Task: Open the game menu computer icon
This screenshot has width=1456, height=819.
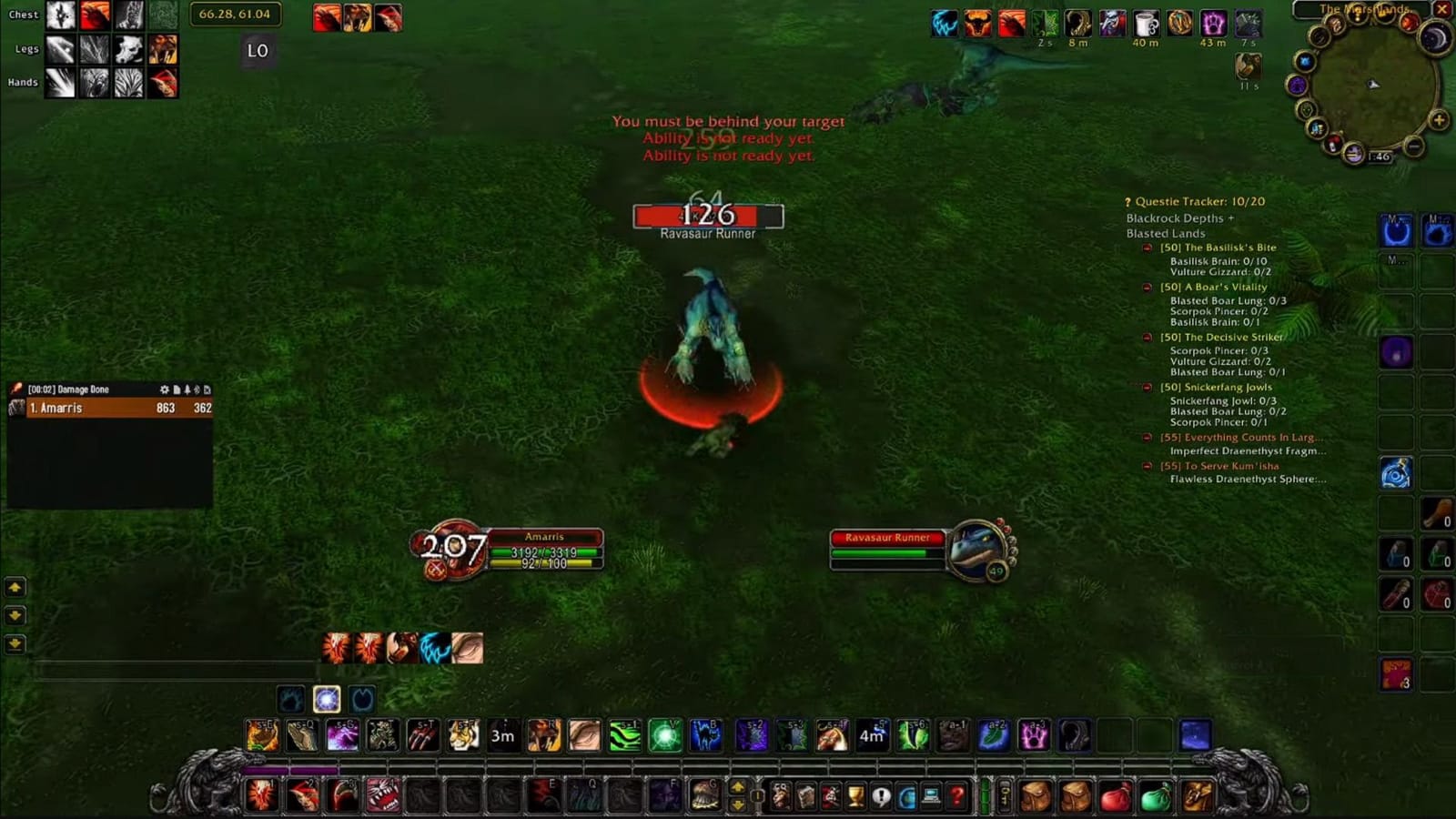Action: pyautogui.click(x=931, y=795)
